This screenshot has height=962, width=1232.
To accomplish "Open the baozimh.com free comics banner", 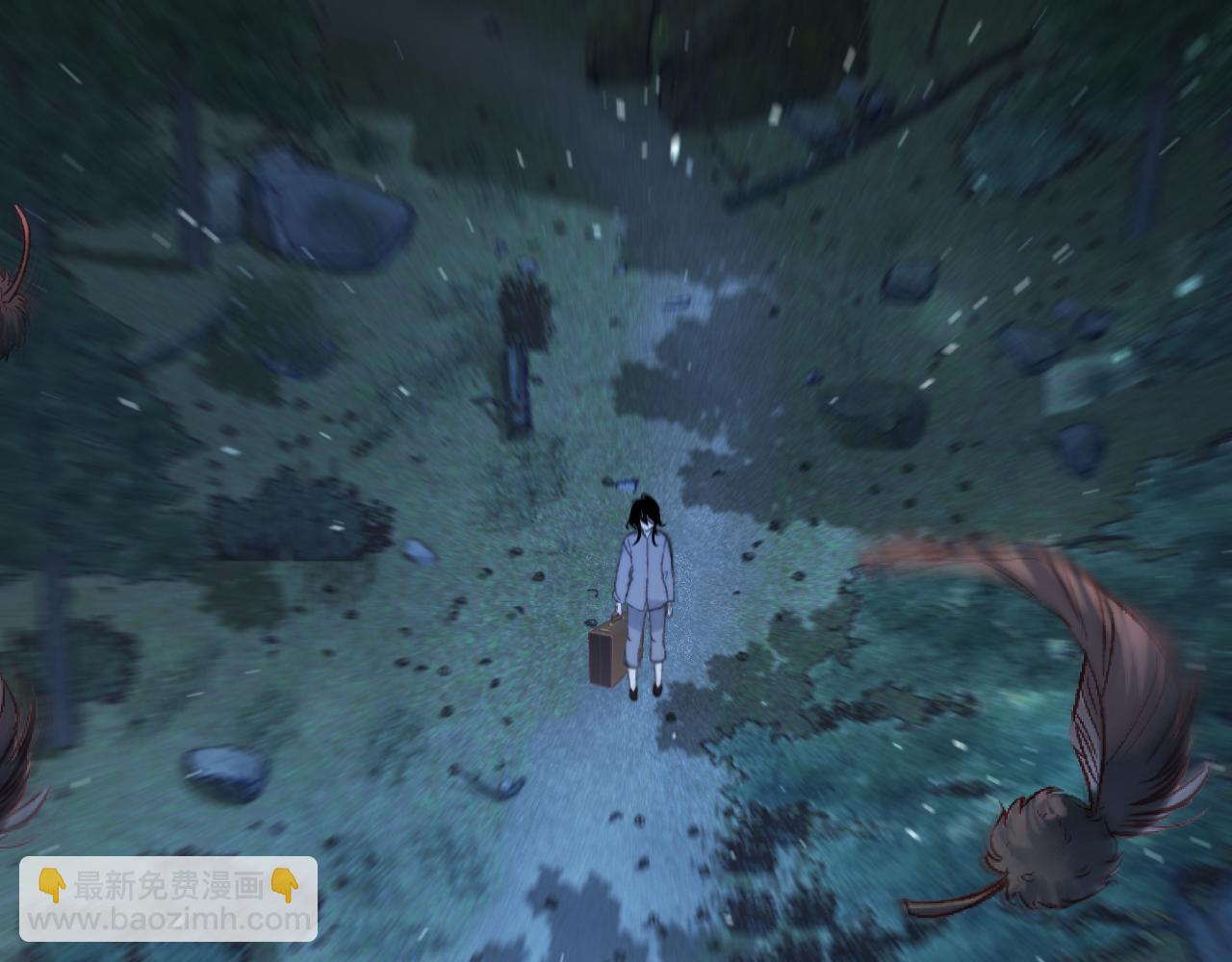I will click(x=168, y=900).
